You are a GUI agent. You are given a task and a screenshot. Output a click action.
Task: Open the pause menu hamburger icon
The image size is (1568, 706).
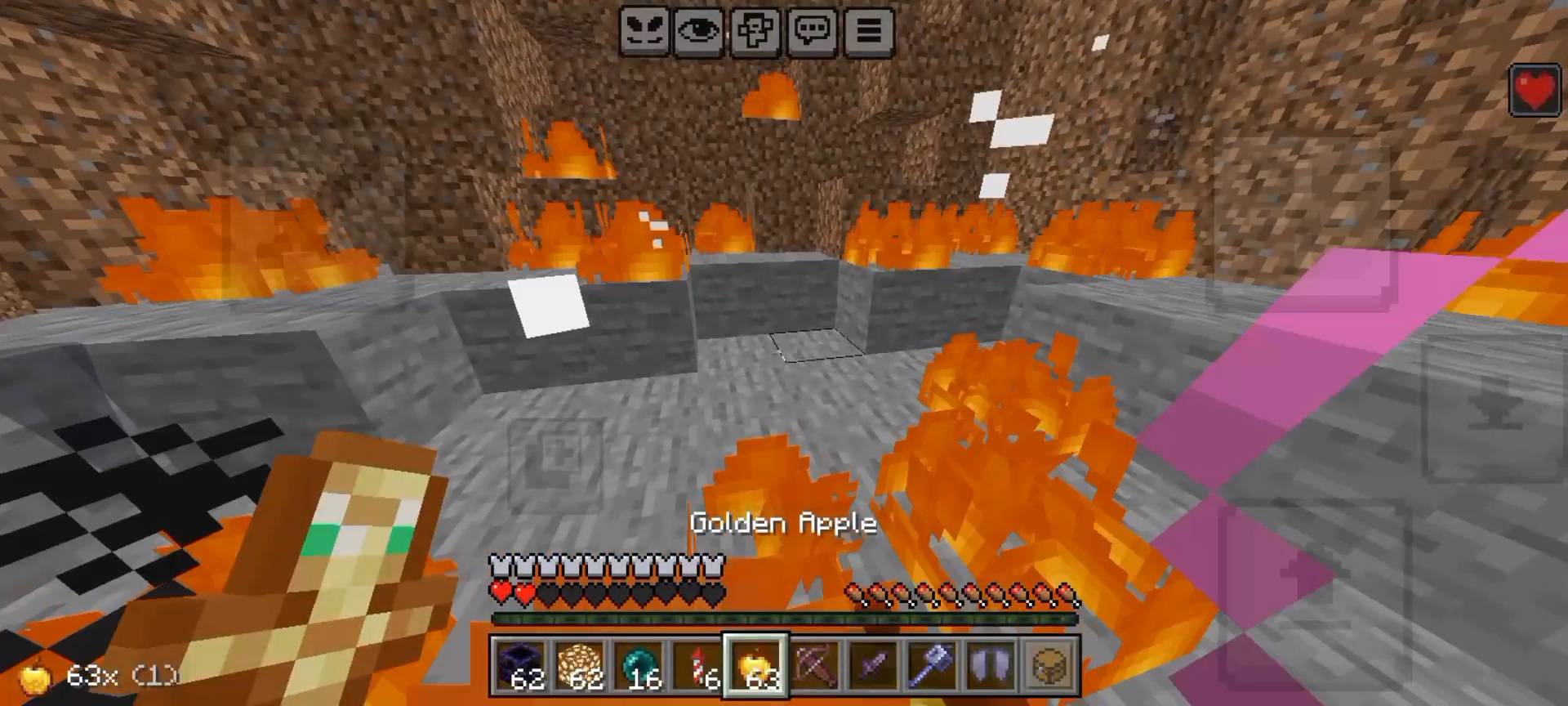867,33
